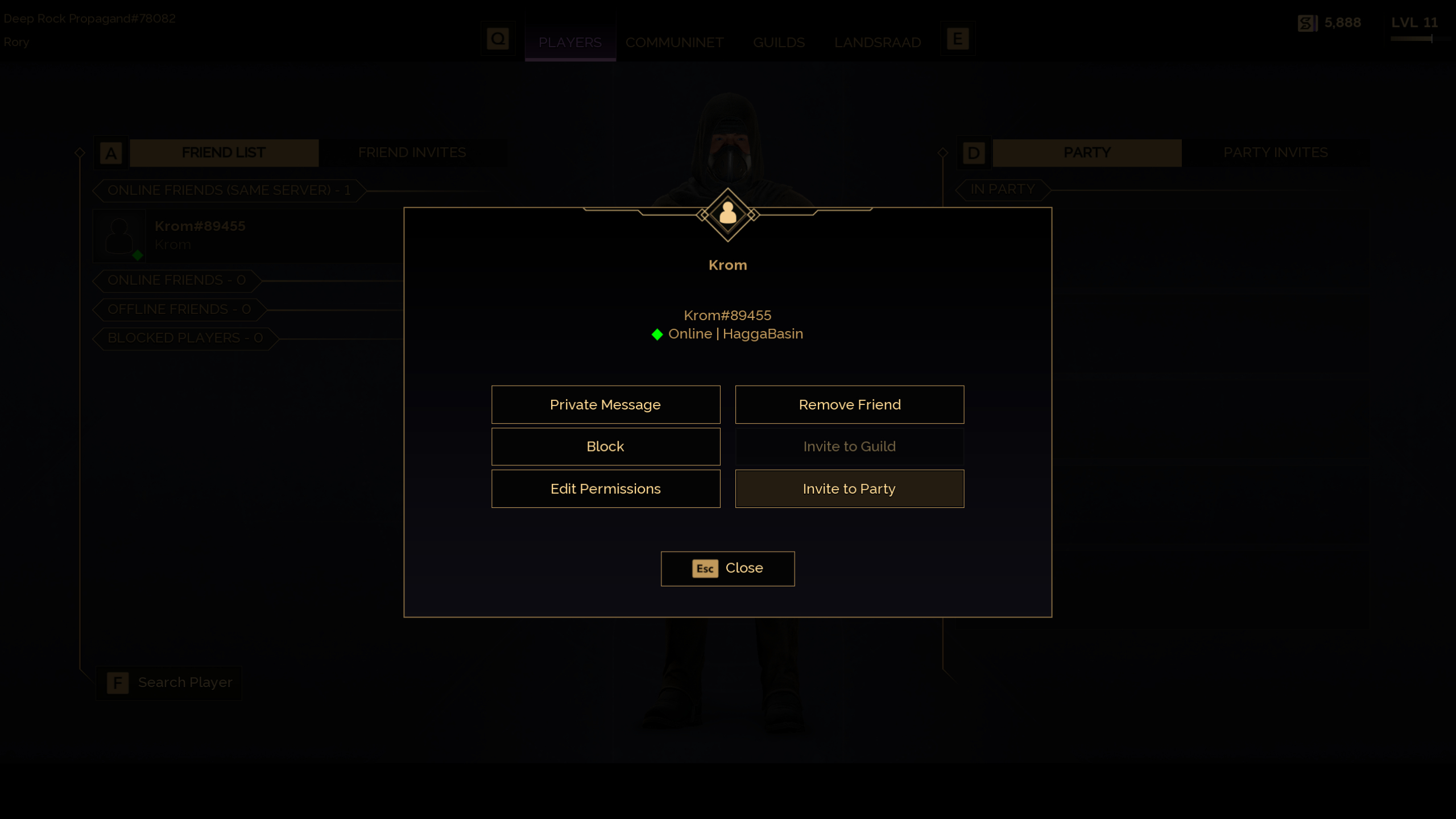Click the E keybind icon beside LANDSRAAD
Screen dimensions: 1456x819
(958, 38)
